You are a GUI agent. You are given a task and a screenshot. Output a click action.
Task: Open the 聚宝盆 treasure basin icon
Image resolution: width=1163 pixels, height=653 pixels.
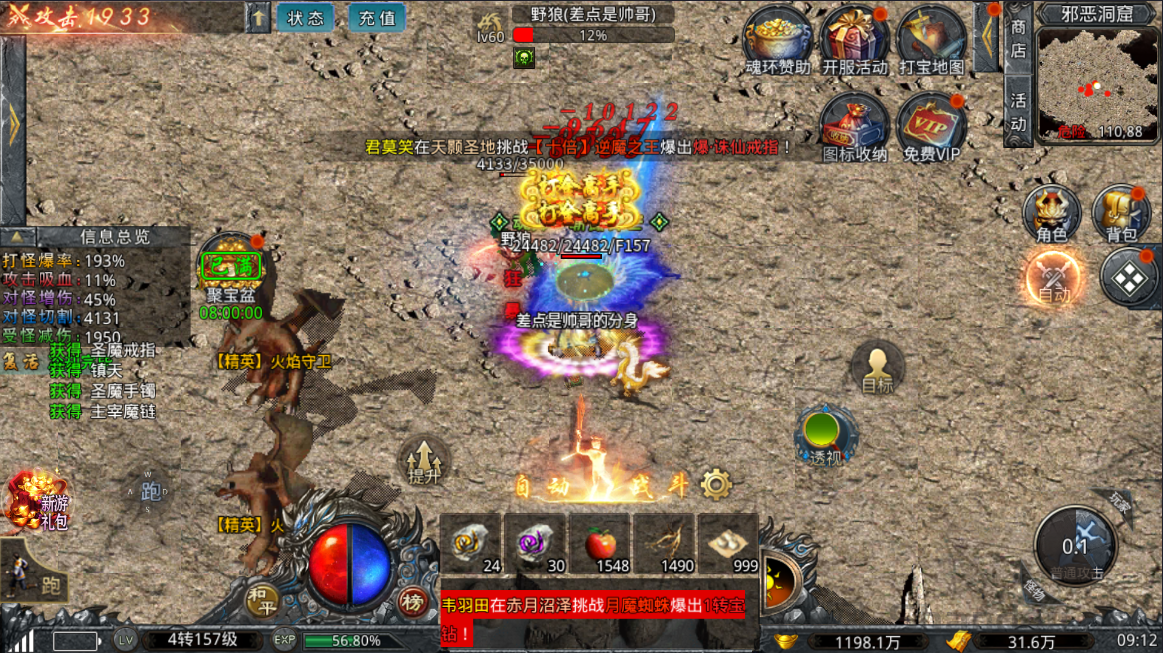231,268
